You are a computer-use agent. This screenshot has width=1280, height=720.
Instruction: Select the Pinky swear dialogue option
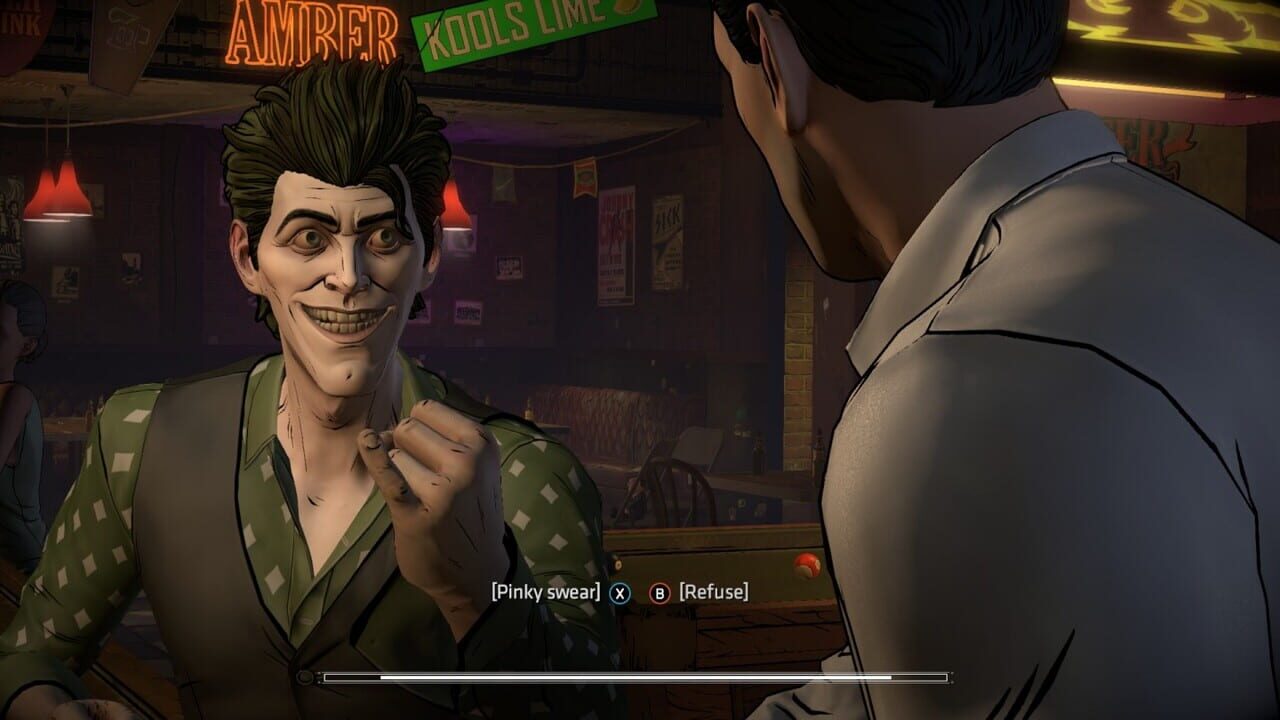click(546, 592)
